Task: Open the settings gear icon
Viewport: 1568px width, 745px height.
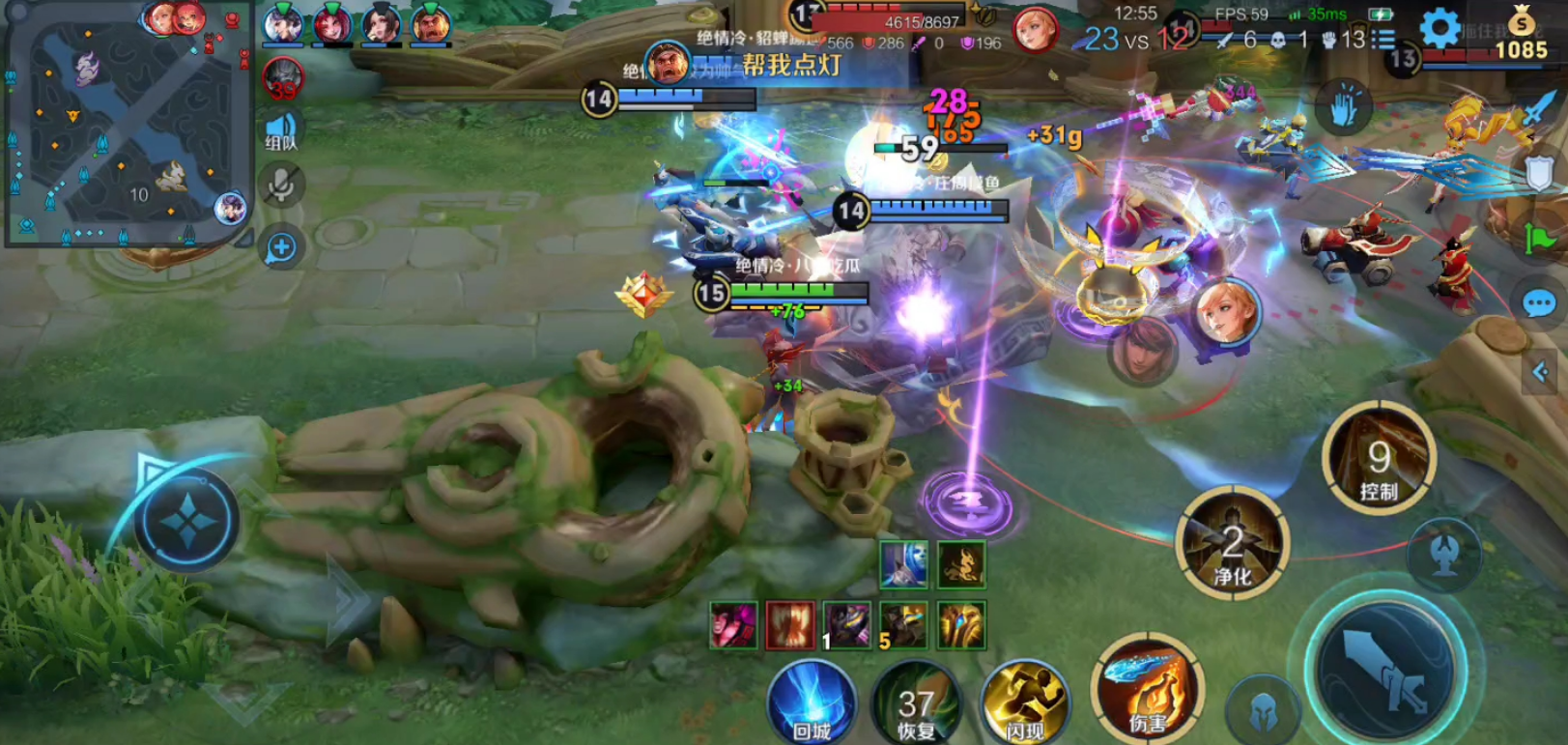Action: coord(1440,29)
